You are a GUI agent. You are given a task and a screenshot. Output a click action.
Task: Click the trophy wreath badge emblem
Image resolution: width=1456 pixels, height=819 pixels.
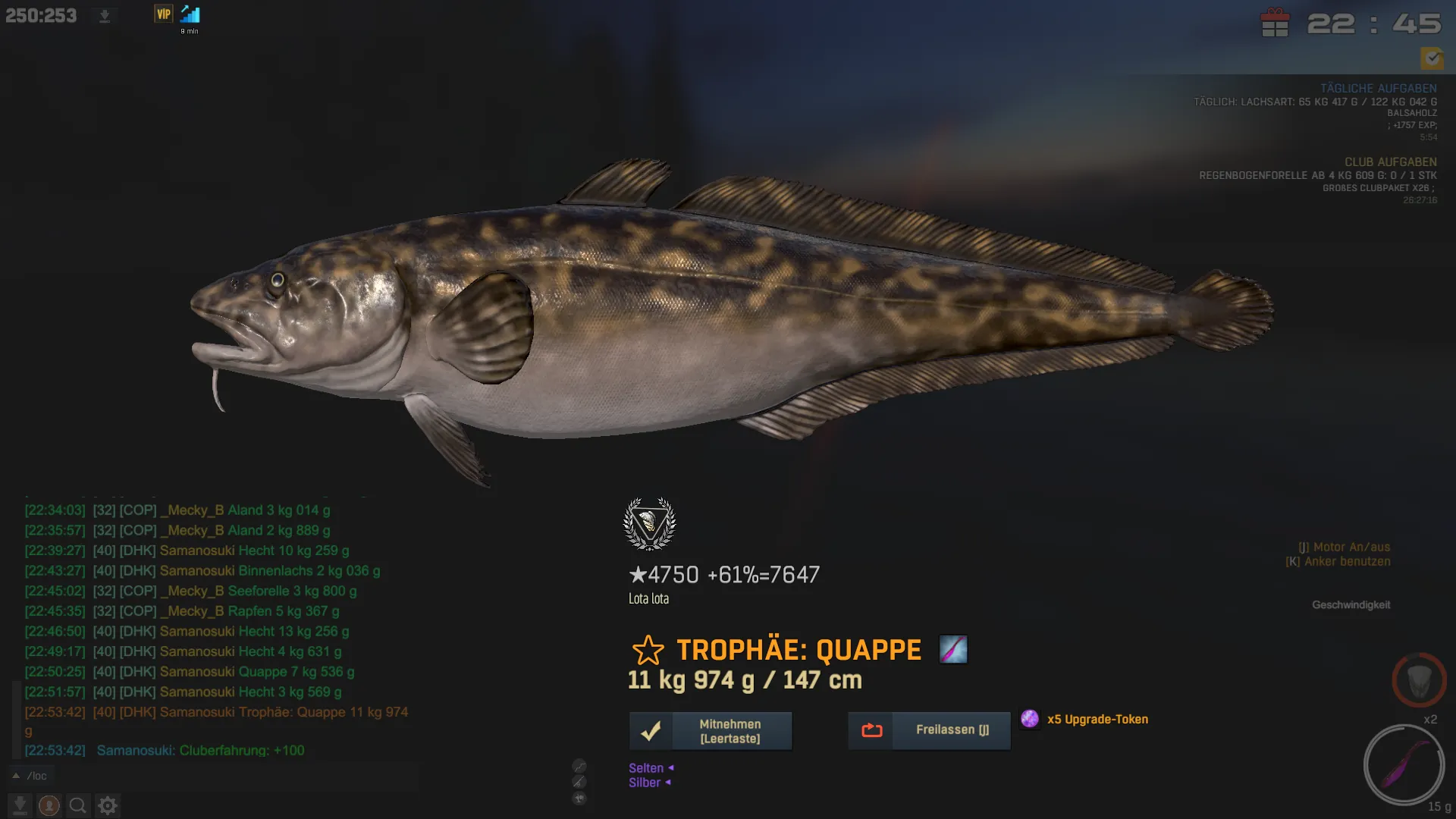click(x=649, y=523)
